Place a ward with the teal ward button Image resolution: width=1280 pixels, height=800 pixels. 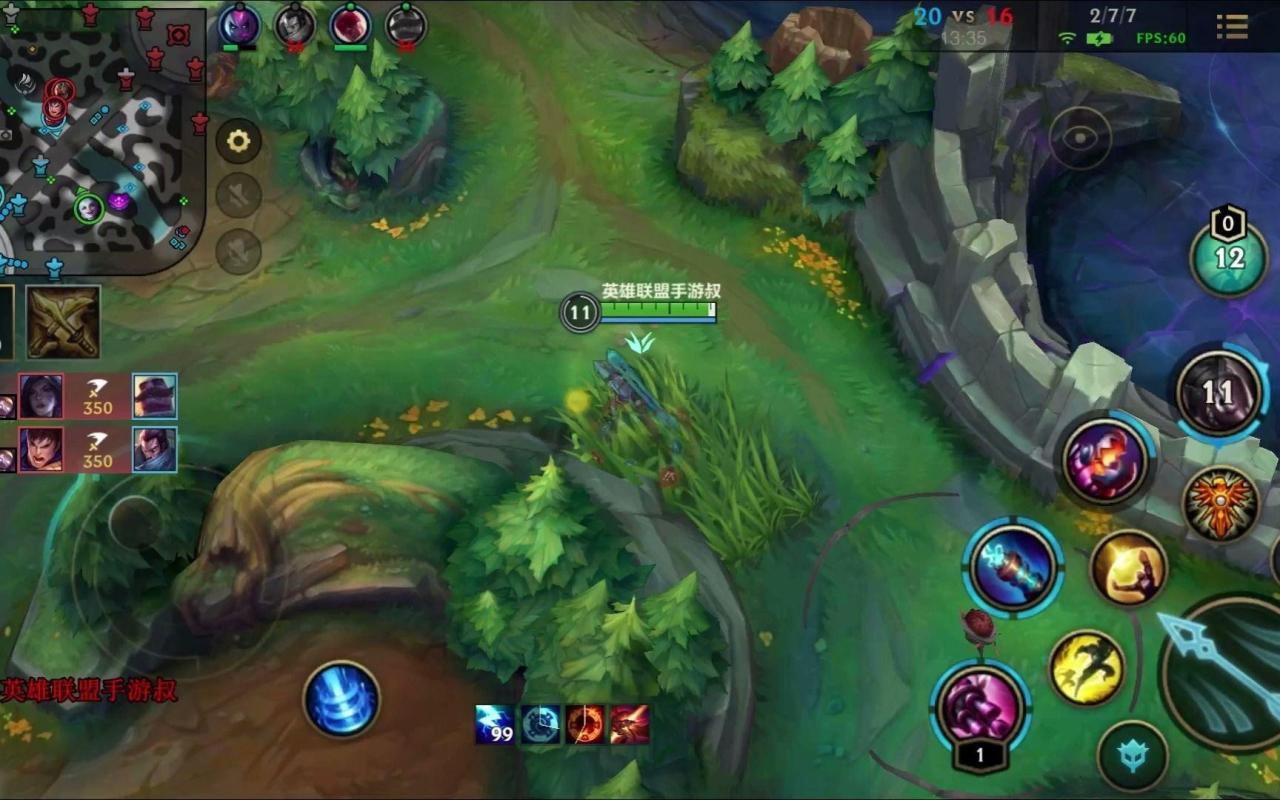tap(1132, 756)
